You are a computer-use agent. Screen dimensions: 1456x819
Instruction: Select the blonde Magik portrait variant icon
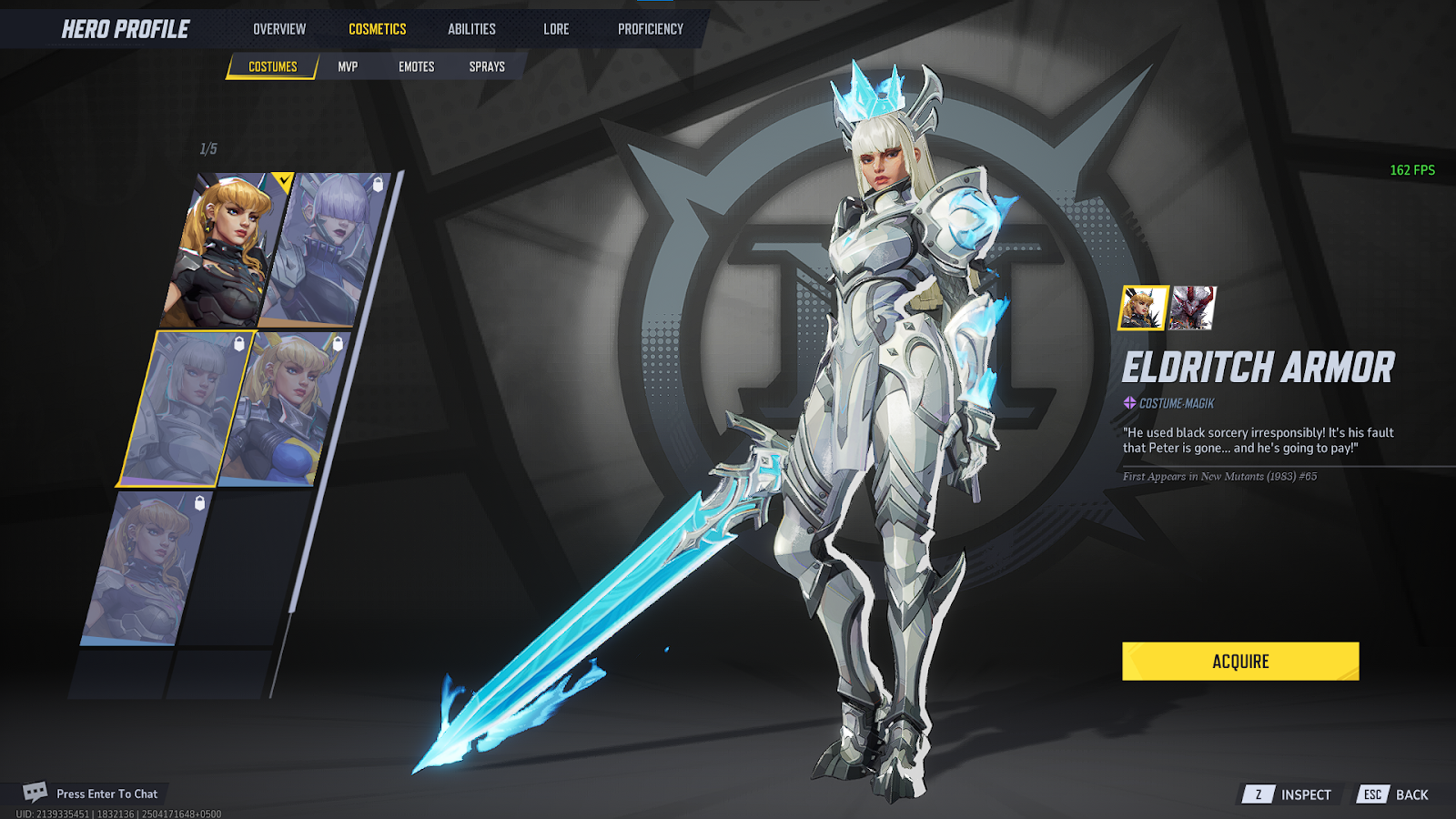click(1143, 308)
